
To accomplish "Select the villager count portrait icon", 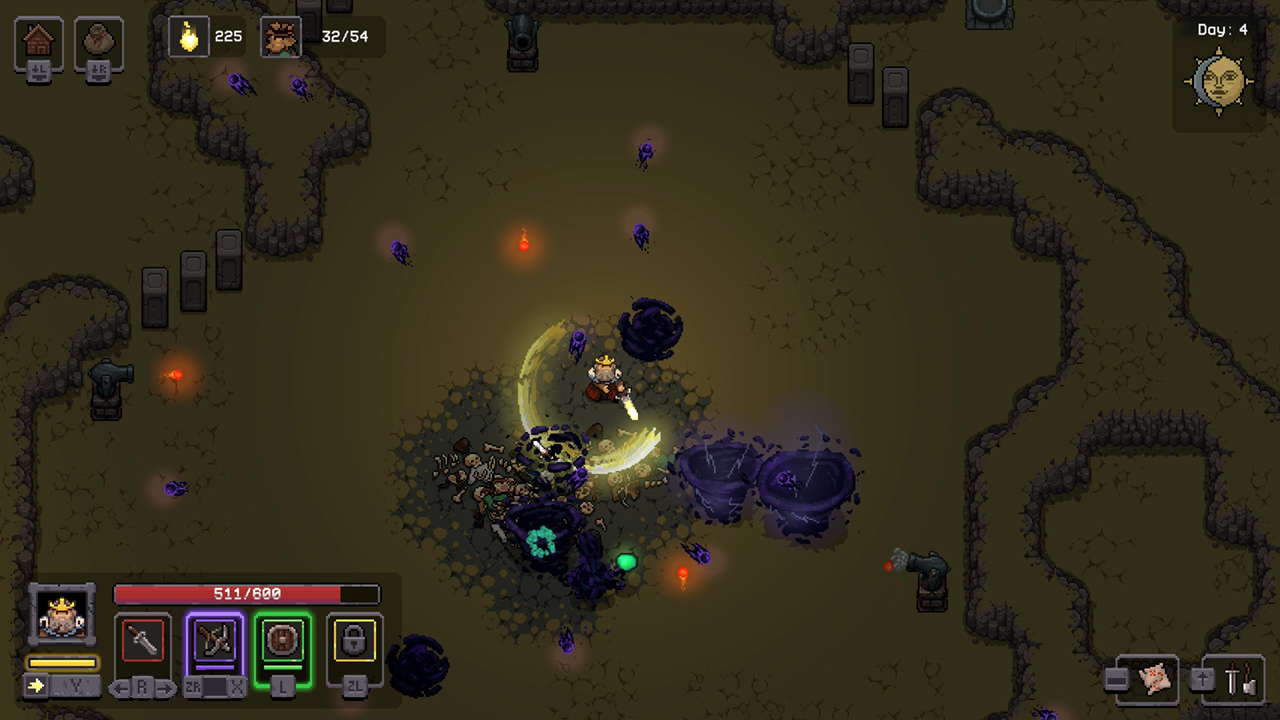I will [281, 36].
